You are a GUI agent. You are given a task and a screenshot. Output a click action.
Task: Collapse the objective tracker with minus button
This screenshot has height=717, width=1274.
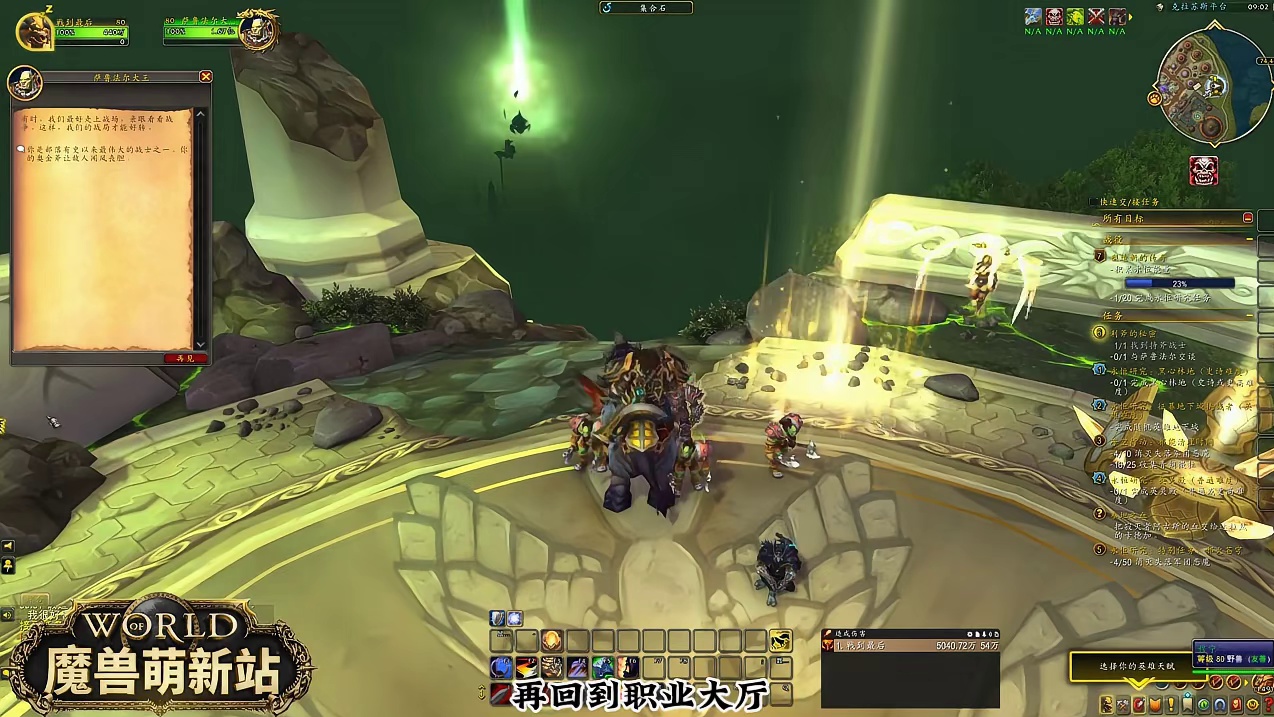pos(1248,218)
